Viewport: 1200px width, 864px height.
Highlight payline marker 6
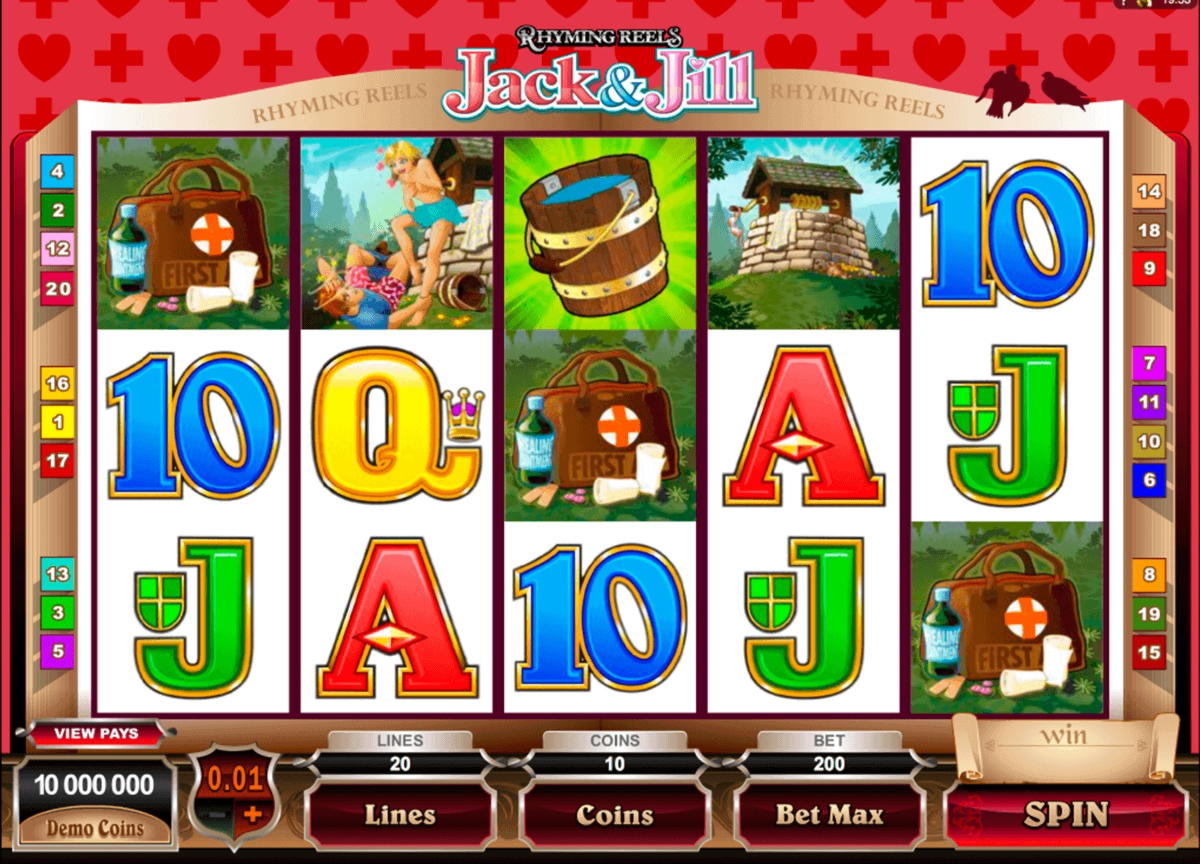coord(1149,480)
